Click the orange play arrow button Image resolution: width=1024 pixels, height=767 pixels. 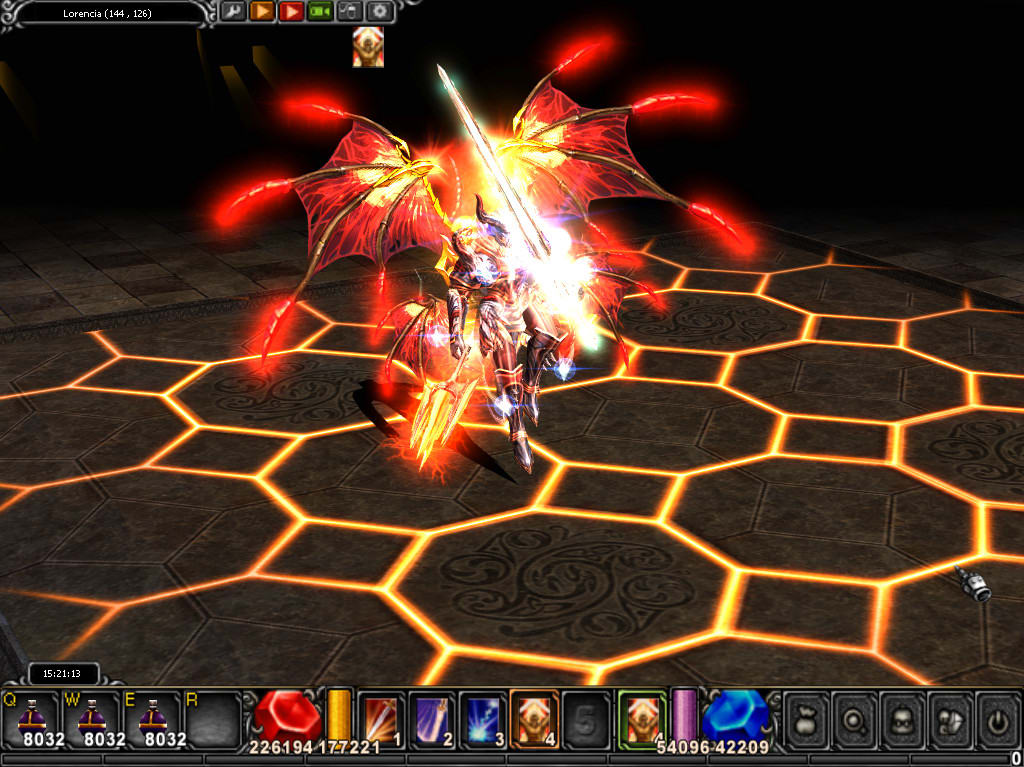point(262,12)
